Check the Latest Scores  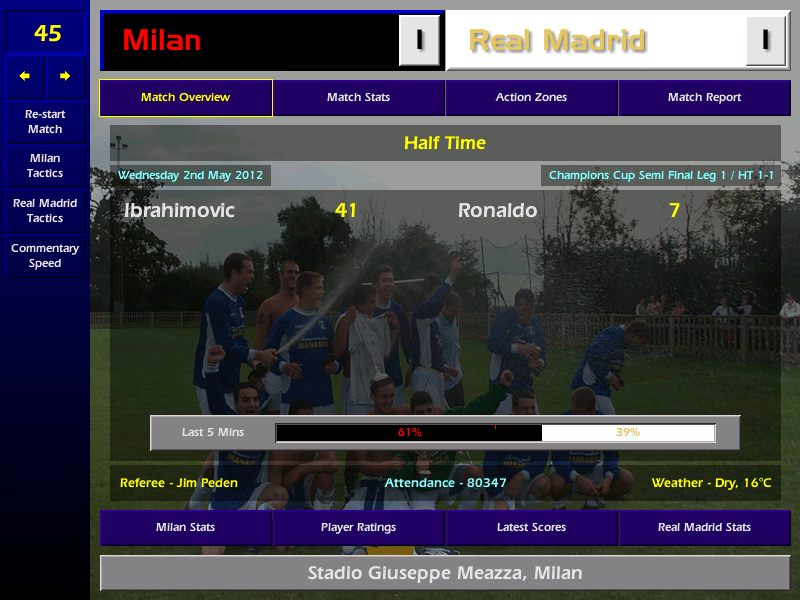[531, 527]
